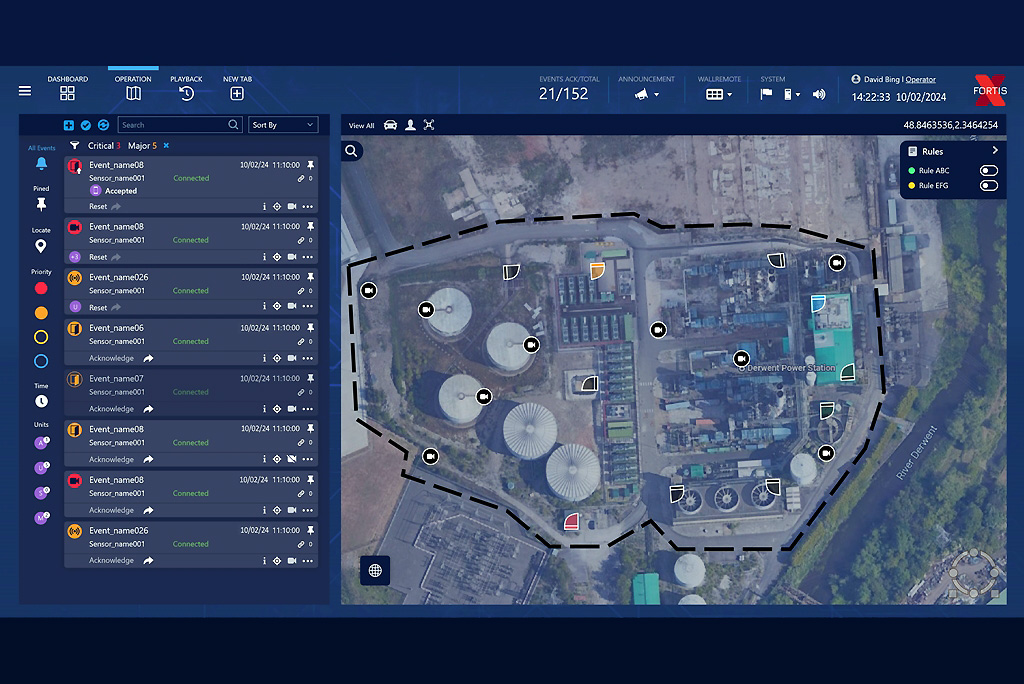Open the Wallremote grid dropdown
1024x684 pixels.
pos(719,94)
